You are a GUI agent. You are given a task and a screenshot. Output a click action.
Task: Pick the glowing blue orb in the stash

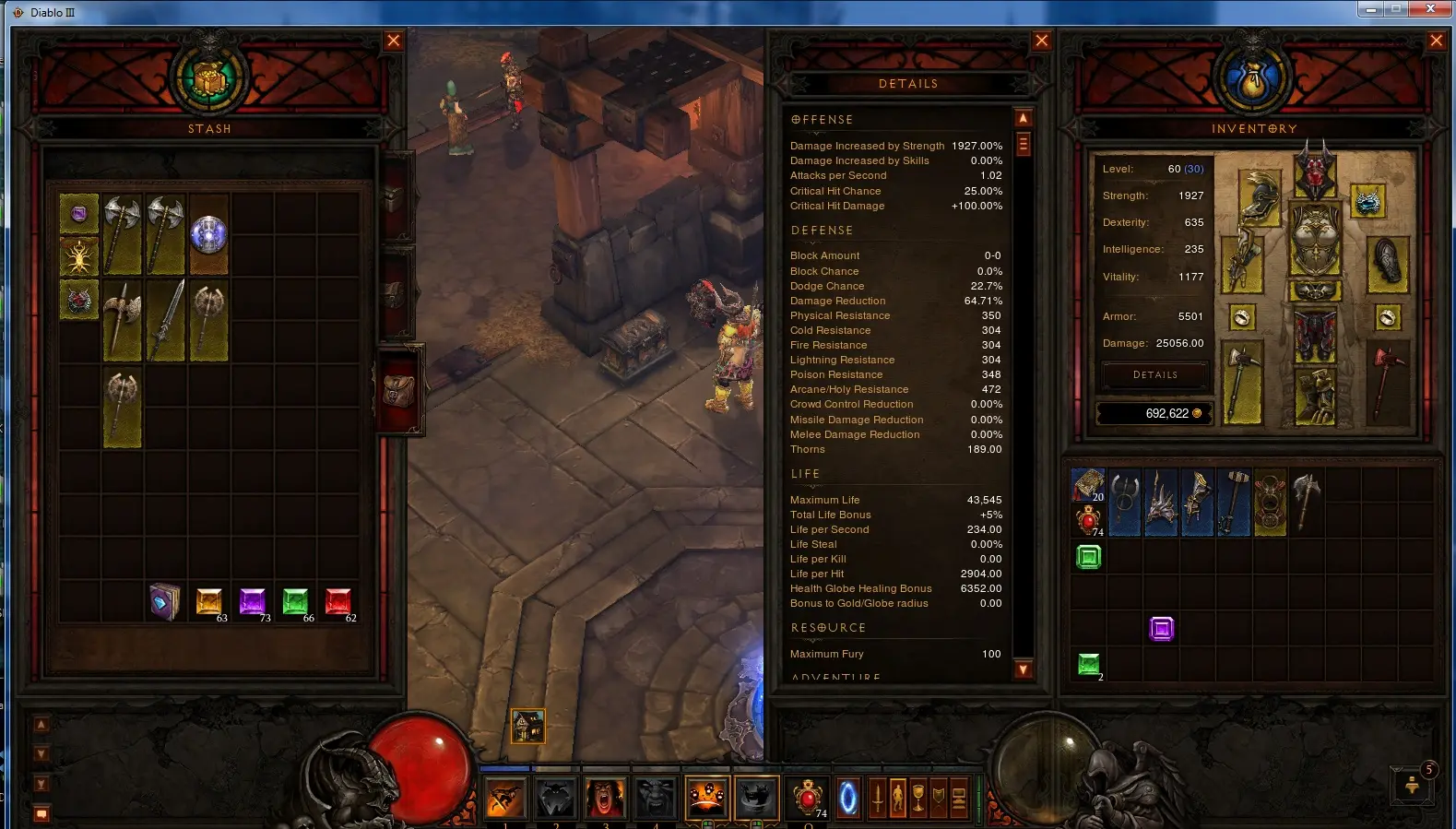coord(208,234)
